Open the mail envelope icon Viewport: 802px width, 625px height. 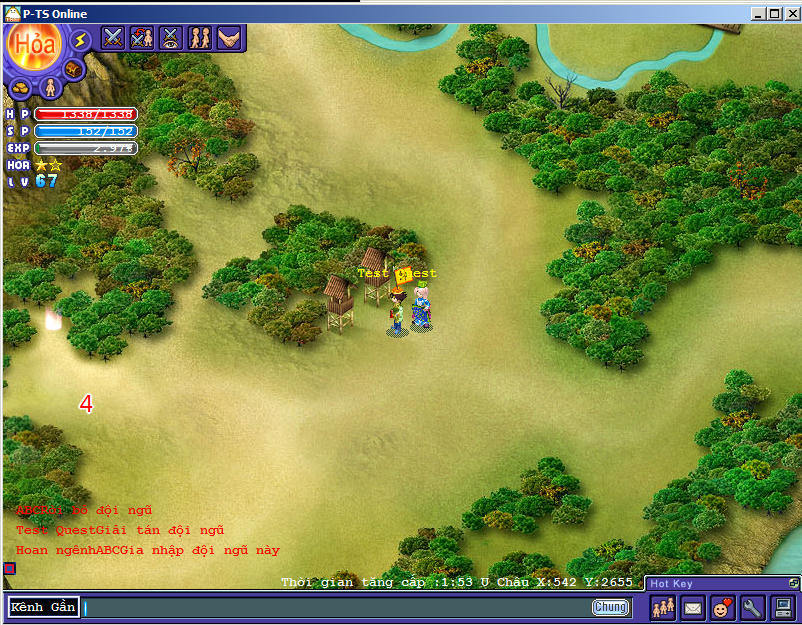pyautogui.click(x=693, y=607)
